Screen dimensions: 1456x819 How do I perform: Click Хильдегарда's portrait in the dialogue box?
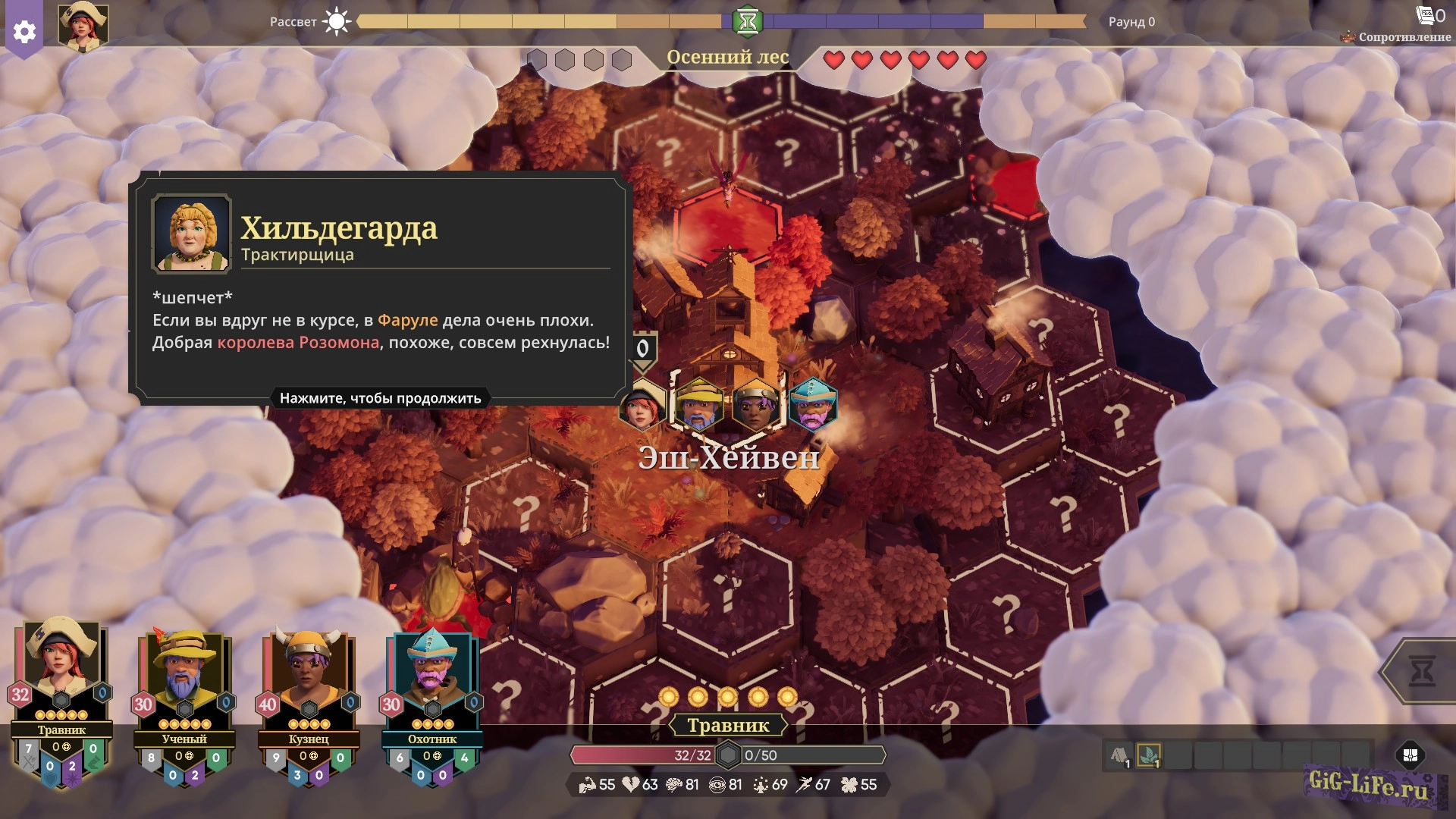191,233
